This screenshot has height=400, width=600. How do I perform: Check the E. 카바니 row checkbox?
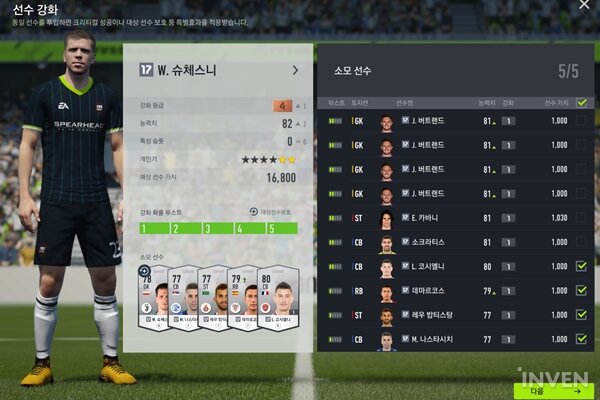click(x=581, y=218)
